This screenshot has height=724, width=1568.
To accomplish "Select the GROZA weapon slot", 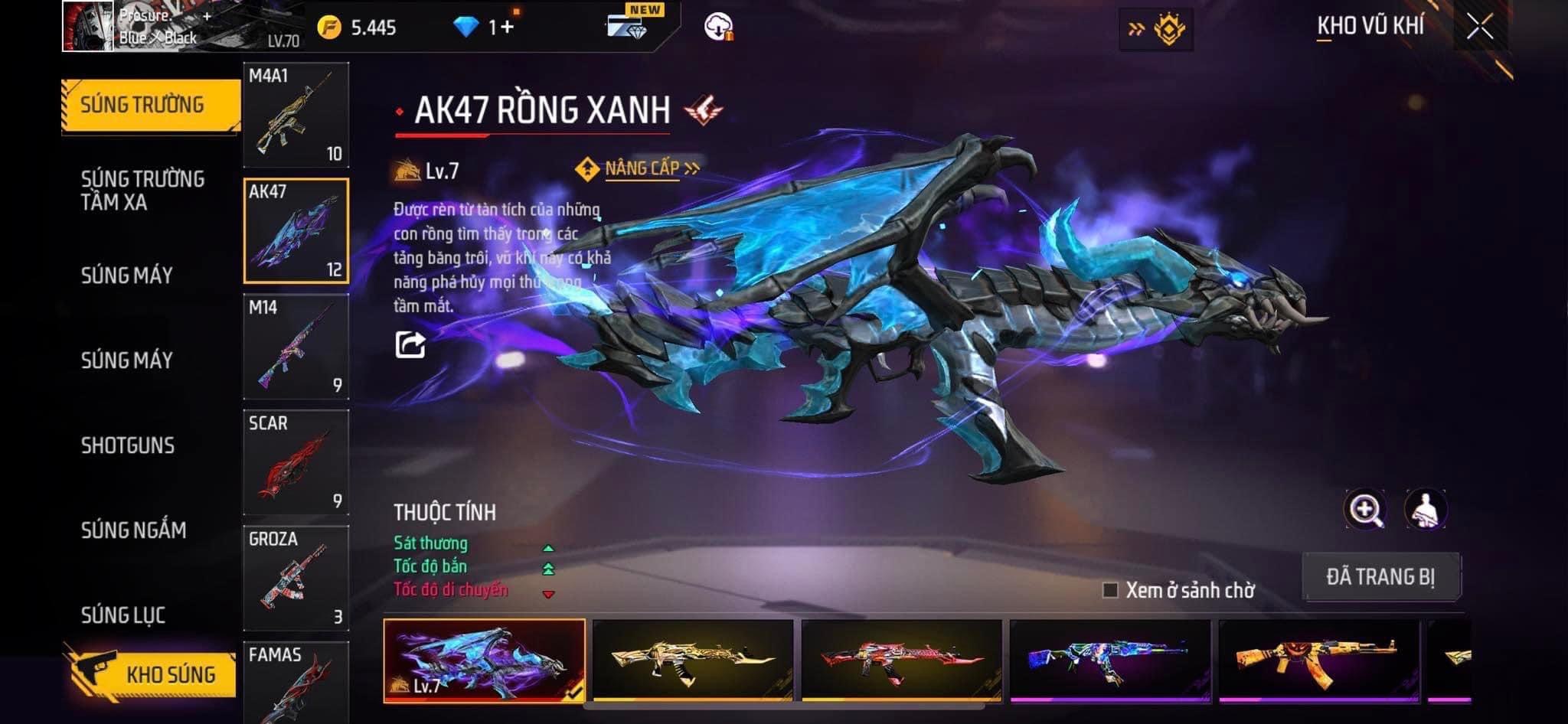I will [296, 578].
